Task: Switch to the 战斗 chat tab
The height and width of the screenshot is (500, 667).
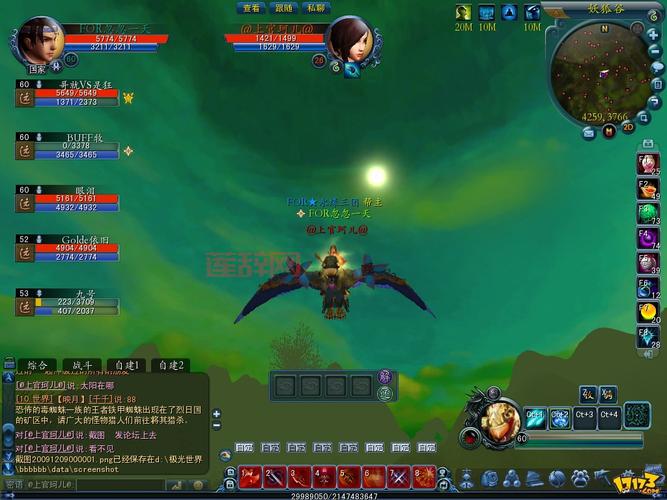Action: click(x=83, y=365)
